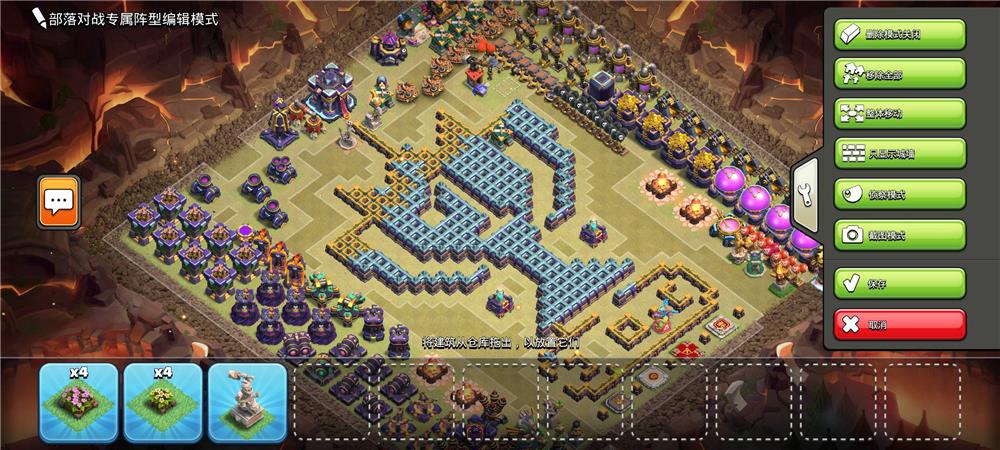This screenshot has height=450, width=1000.
Task: Select the yellow flower bed inventory slot
Action: pyautogui.click(x=163, y=402)
